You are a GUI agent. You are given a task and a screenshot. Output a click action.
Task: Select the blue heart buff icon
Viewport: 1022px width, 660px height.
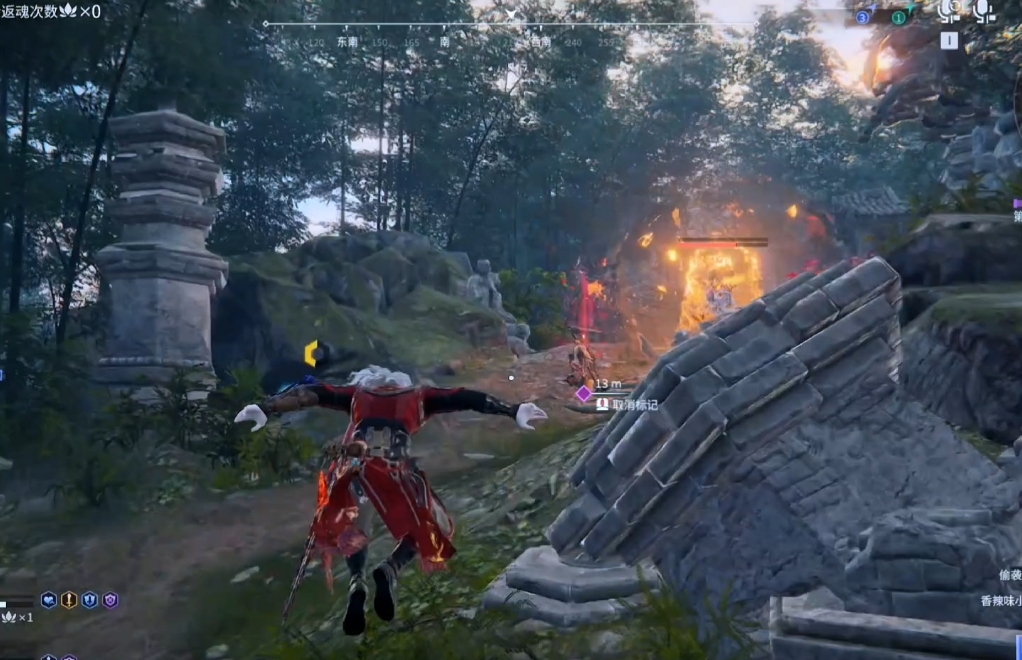[x=49, y=600]
